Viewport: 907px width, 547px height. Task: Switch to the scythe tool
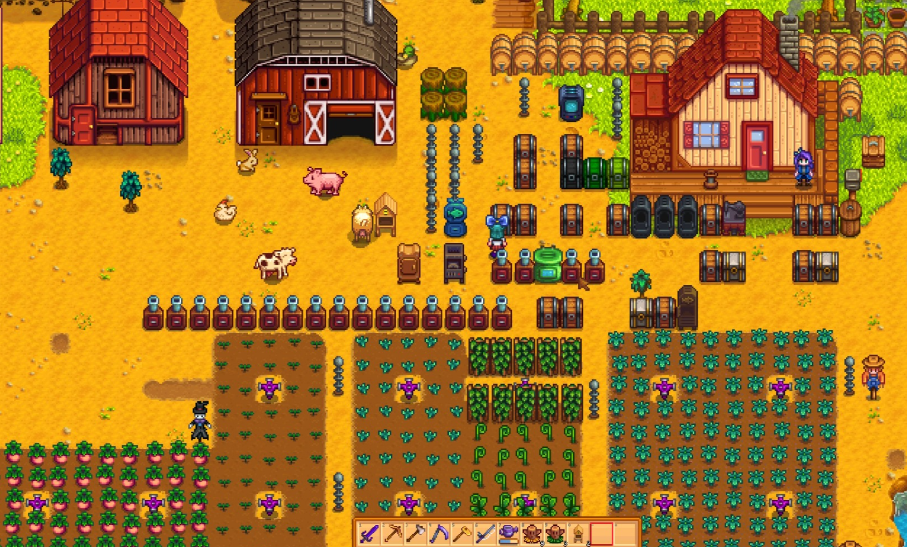[439, 533]
